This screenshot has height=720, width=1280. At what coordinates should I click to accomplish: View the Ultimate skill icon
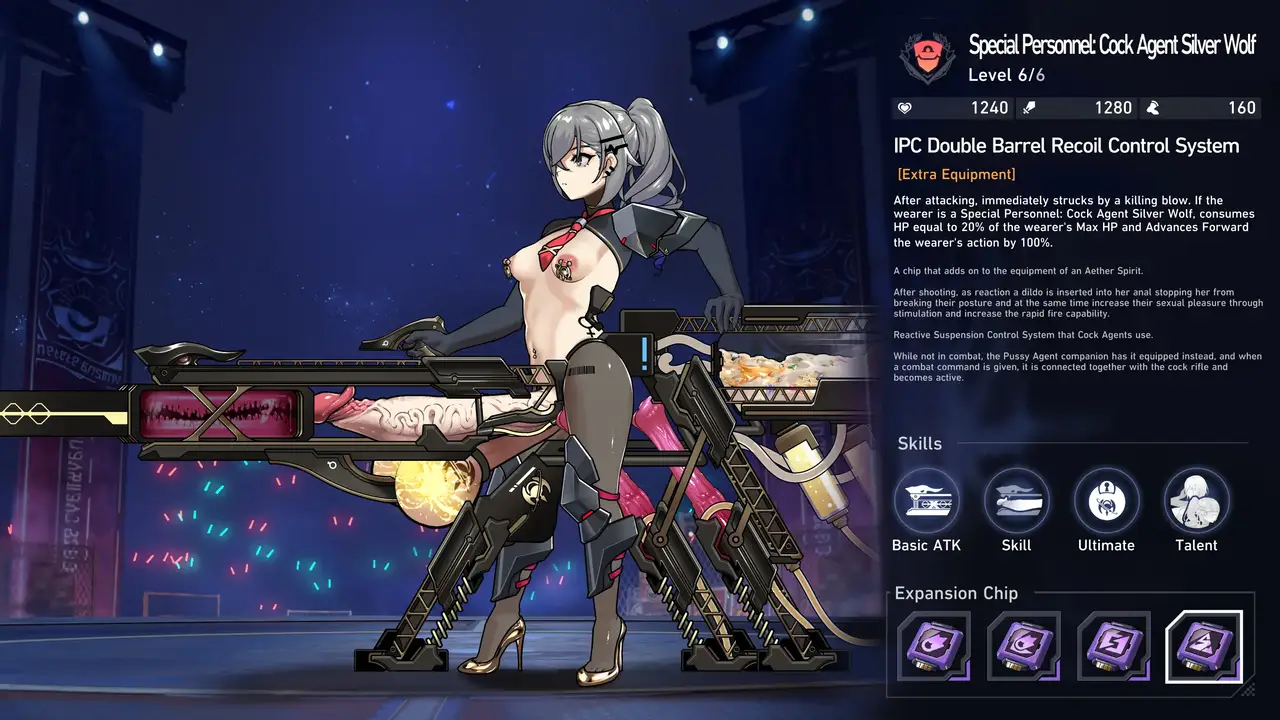1106,501
